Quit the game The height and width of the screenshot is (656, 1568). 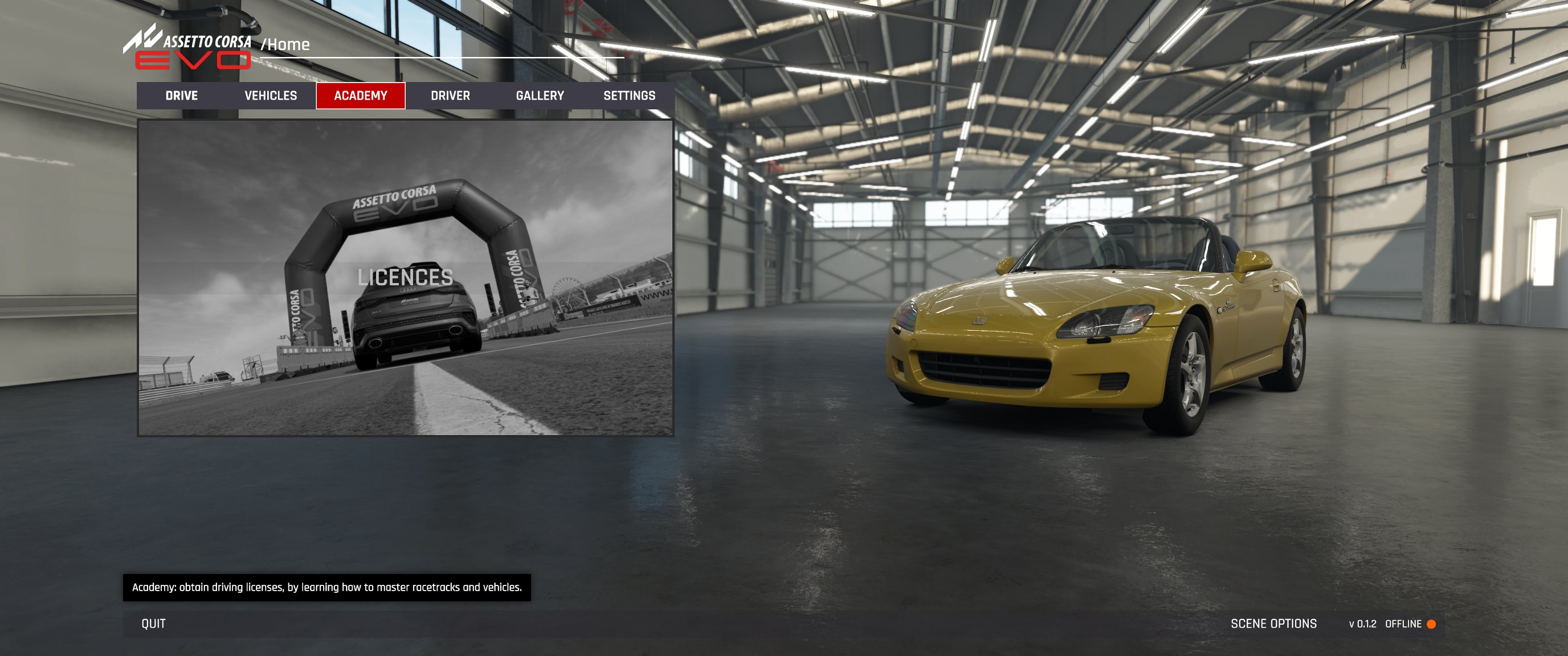tap(153, 624)
